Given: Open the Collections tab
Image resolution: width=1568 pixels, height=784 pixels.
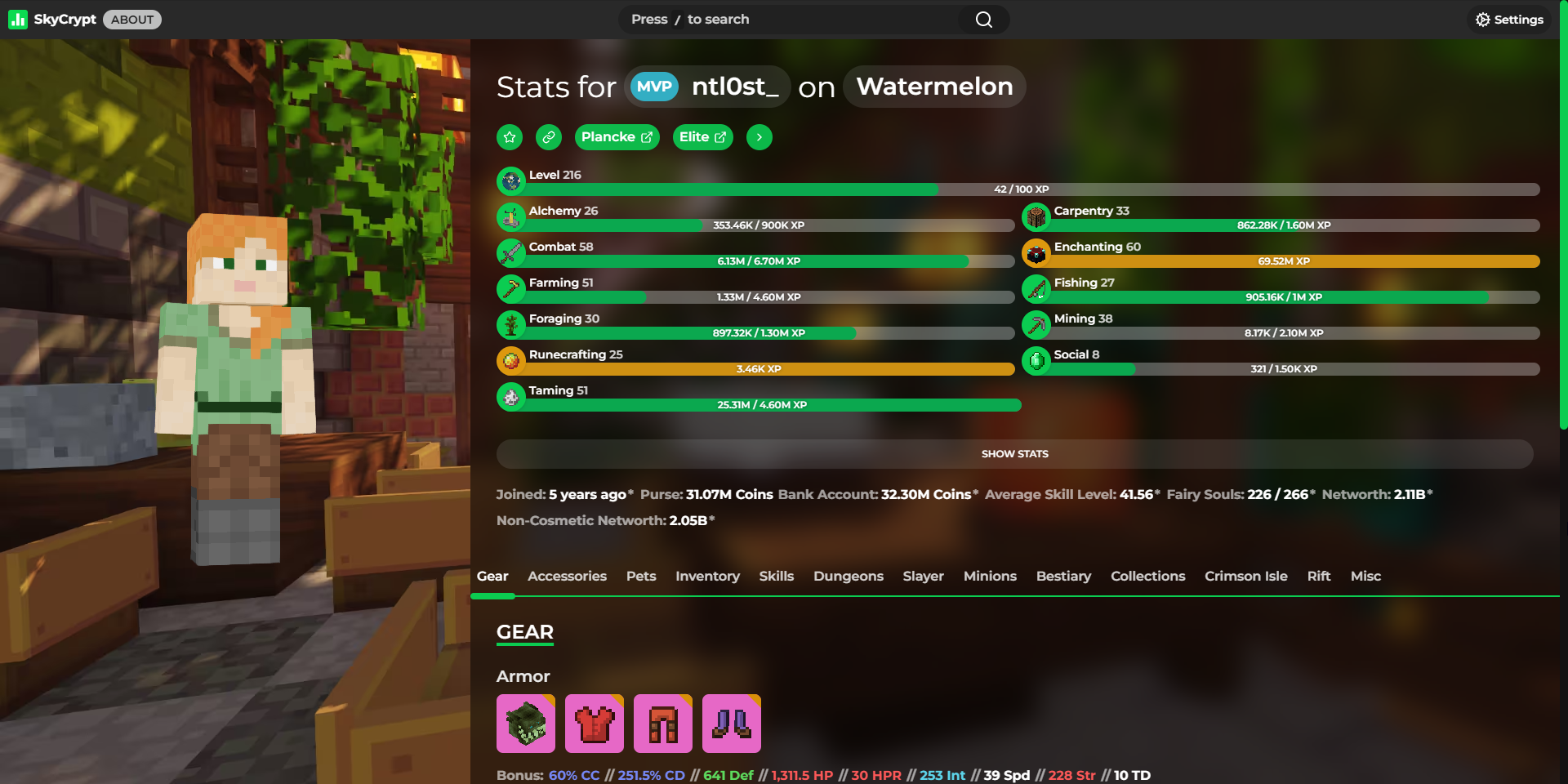Looking at the screenshot, I should pos(1147,576).
